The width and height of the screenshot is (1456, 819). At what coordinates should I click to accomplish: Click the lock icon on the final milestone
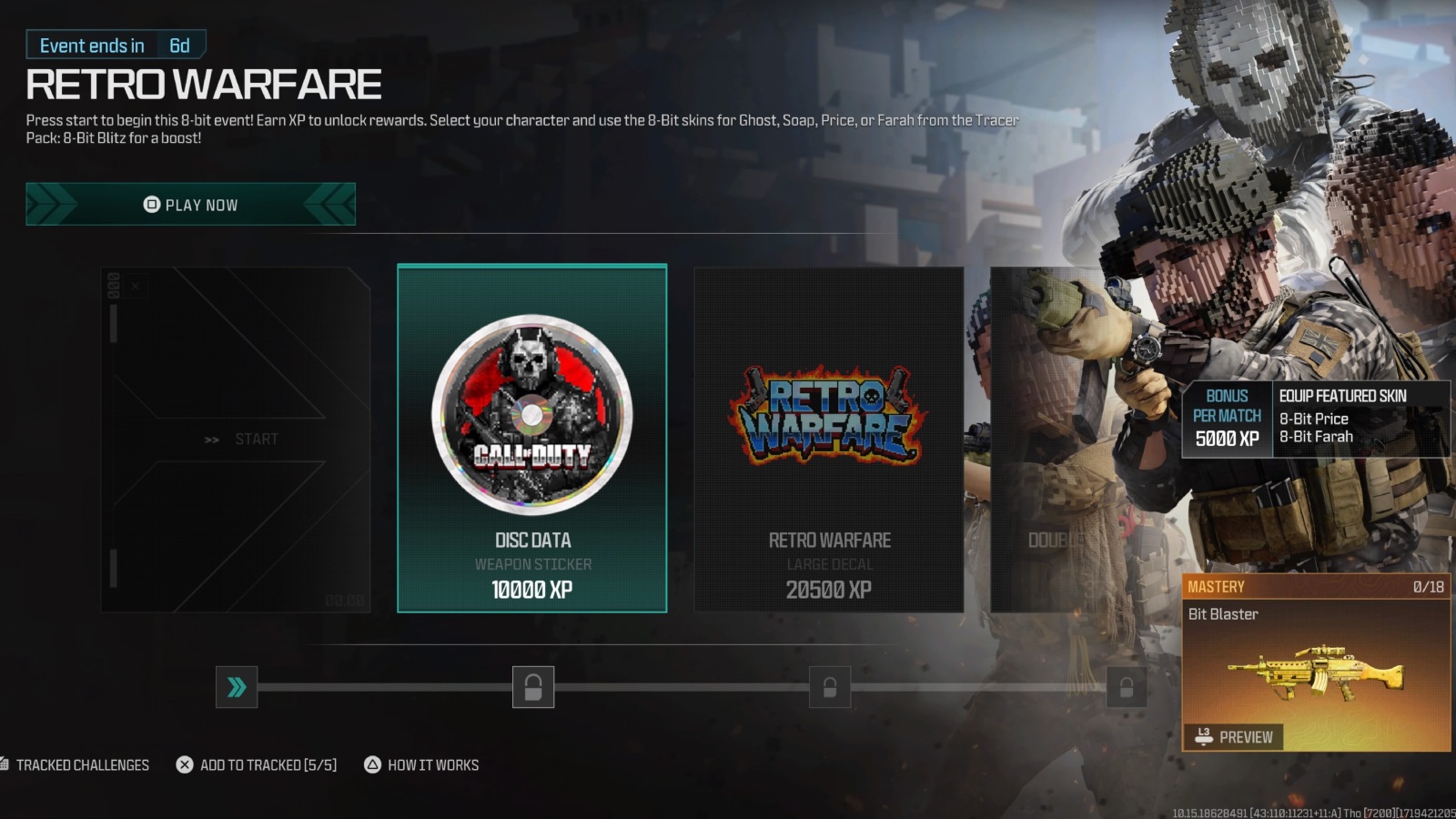(1126, 687)
